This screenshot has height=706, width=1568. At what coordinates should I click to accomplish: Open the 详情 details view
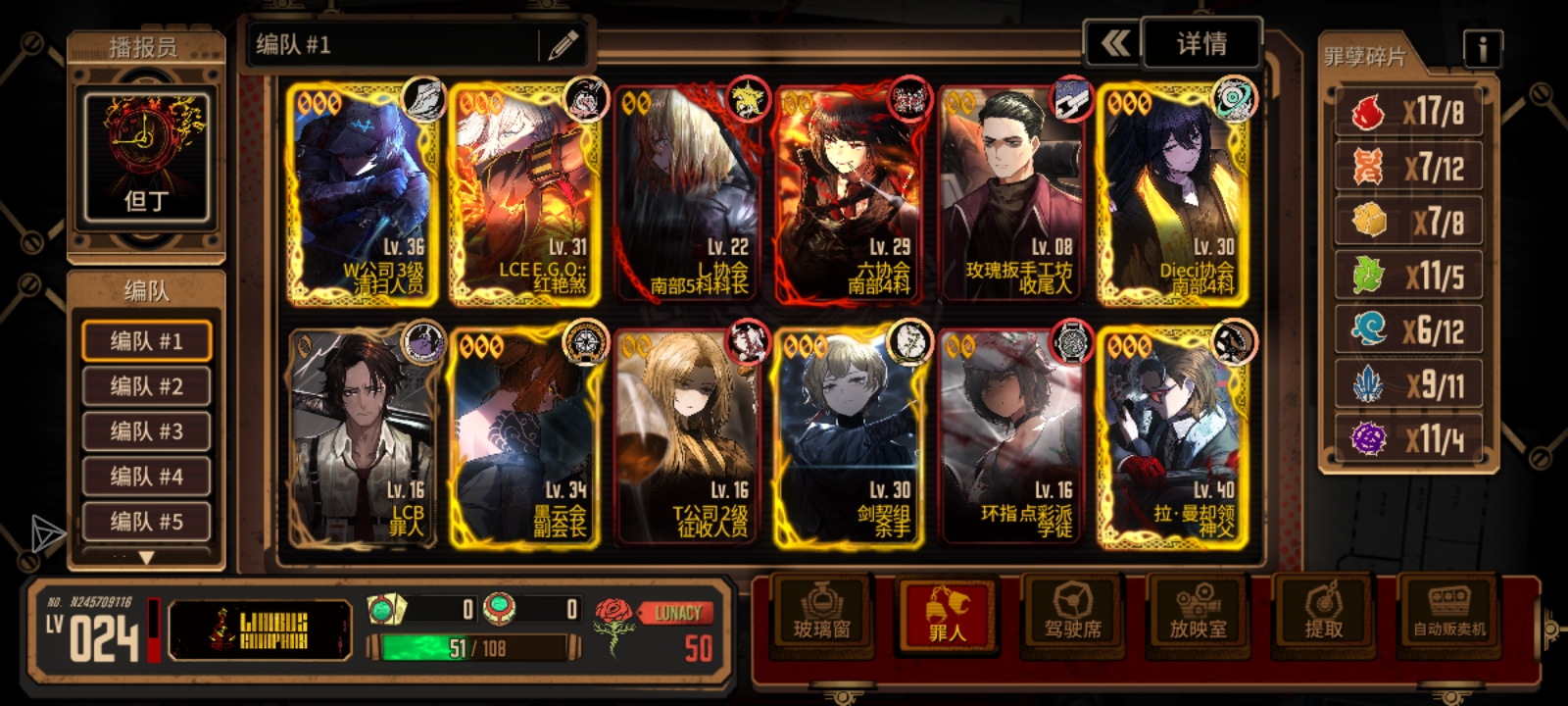(x=1201, y=44)
